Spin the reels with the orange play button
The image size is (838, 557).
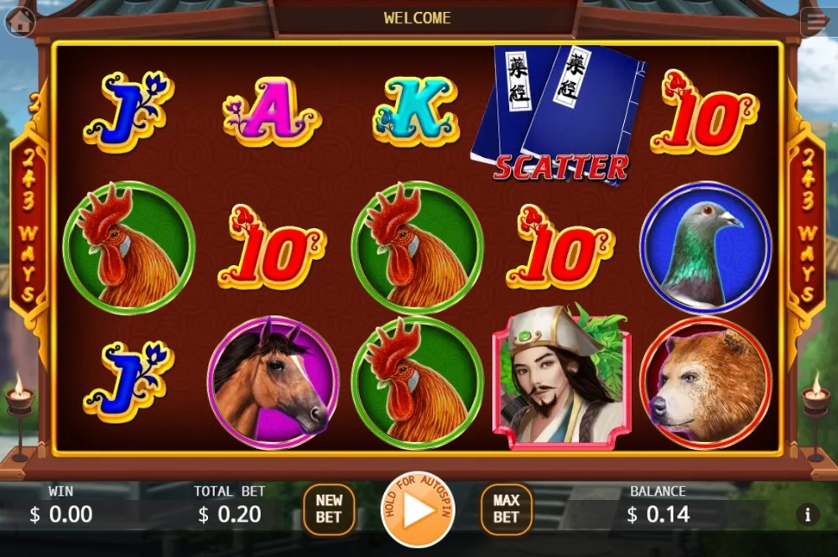pos(417,509)
